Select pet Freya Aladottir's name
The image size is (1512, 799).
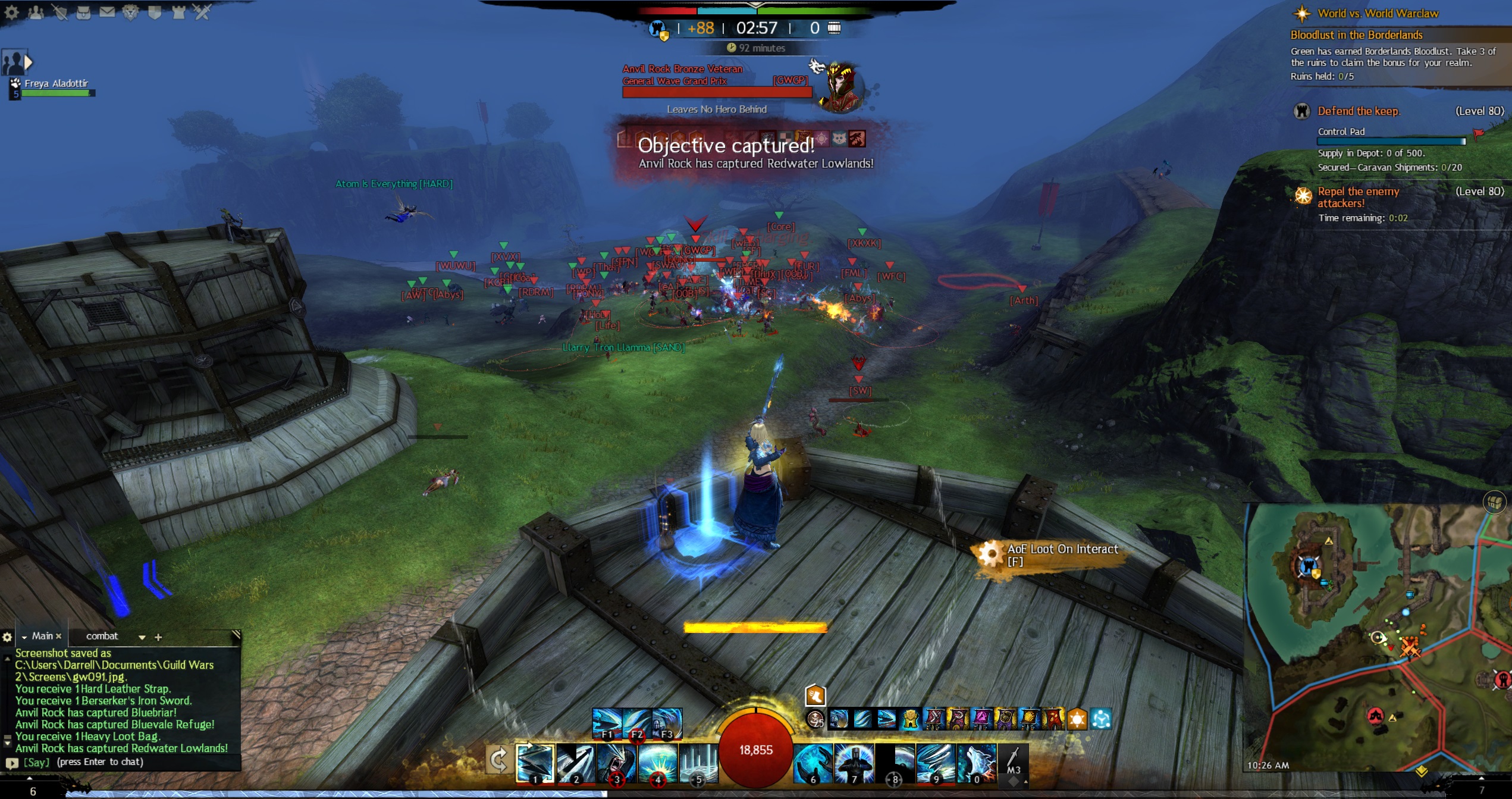point(56,83)
